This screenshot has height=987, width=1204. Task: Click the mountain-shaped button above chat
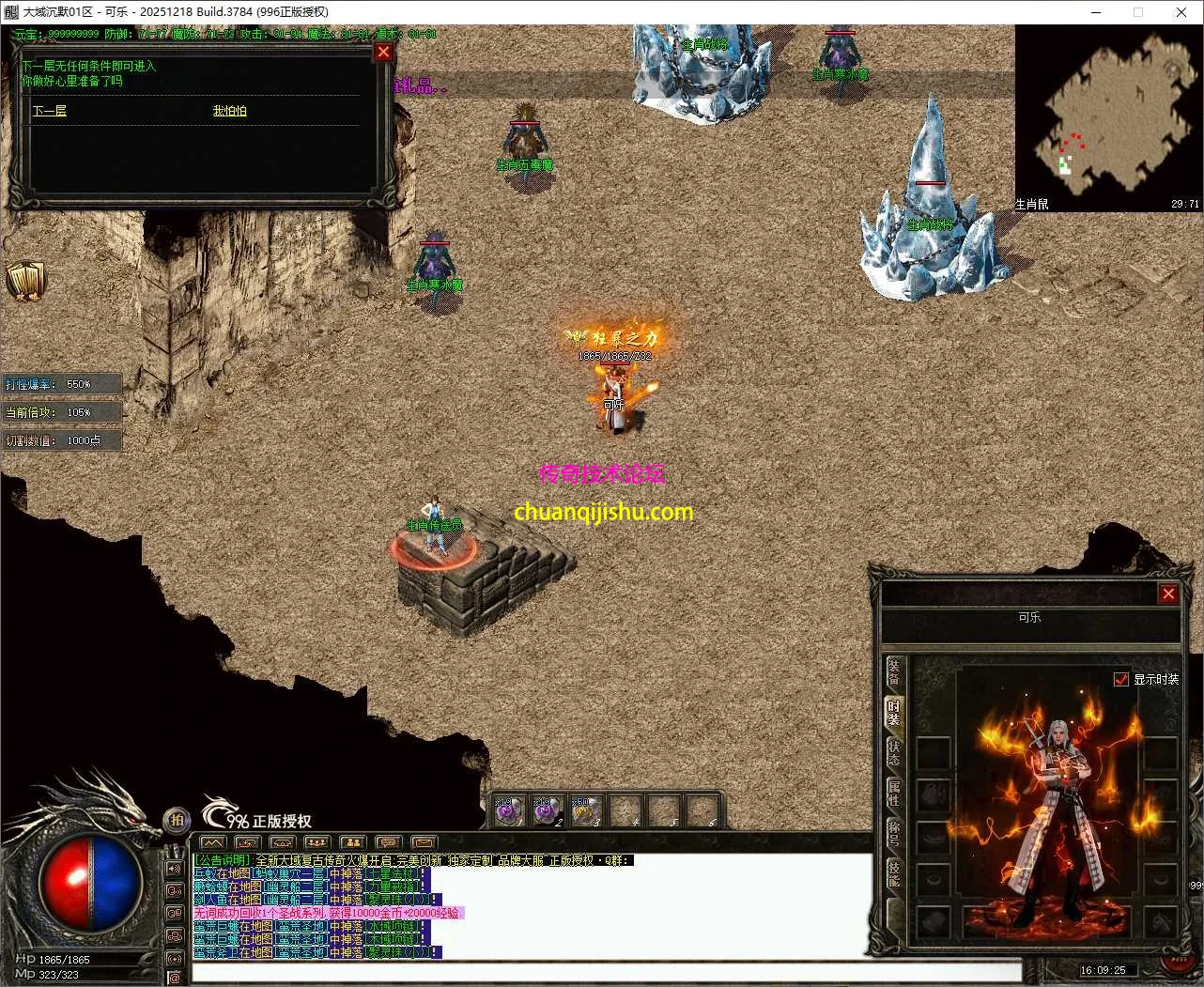pos(213,842)
